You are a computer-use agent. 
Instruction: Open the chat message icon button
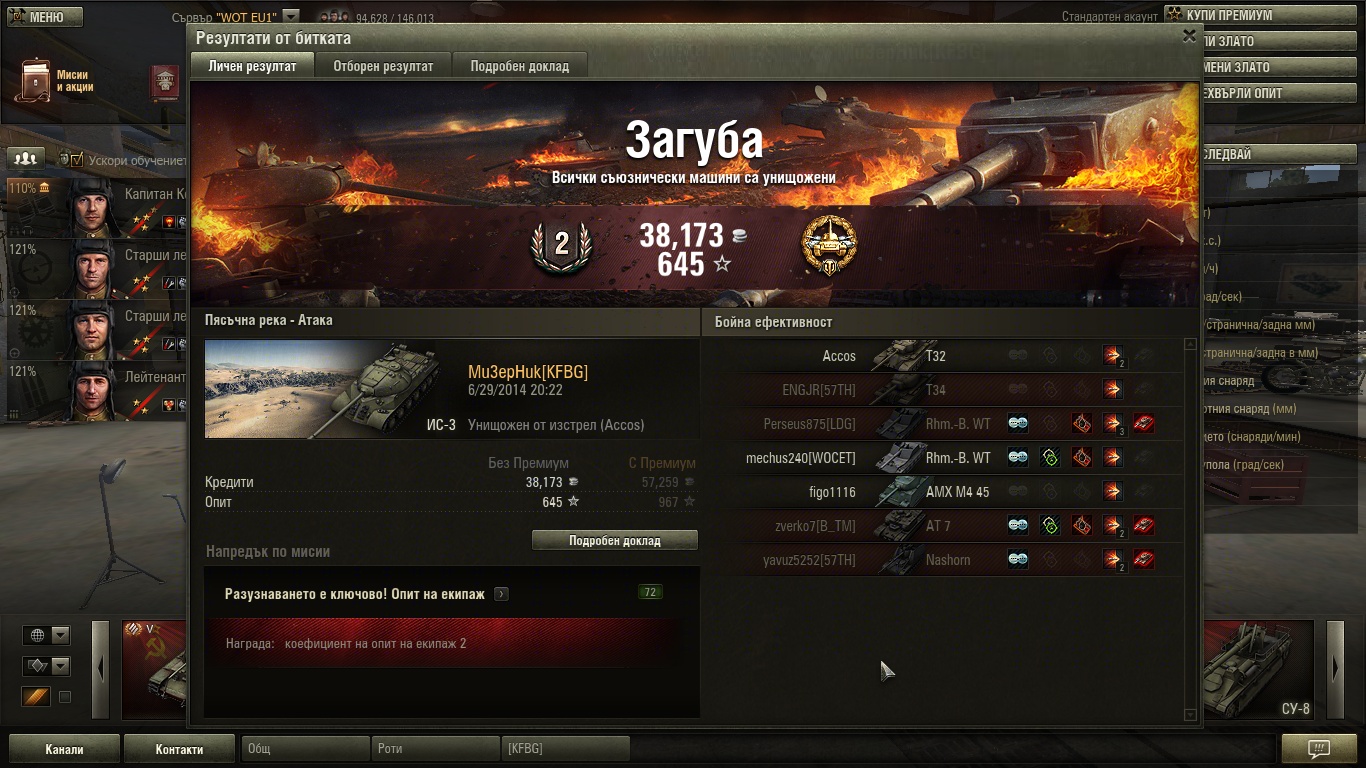pos(1319,749)
